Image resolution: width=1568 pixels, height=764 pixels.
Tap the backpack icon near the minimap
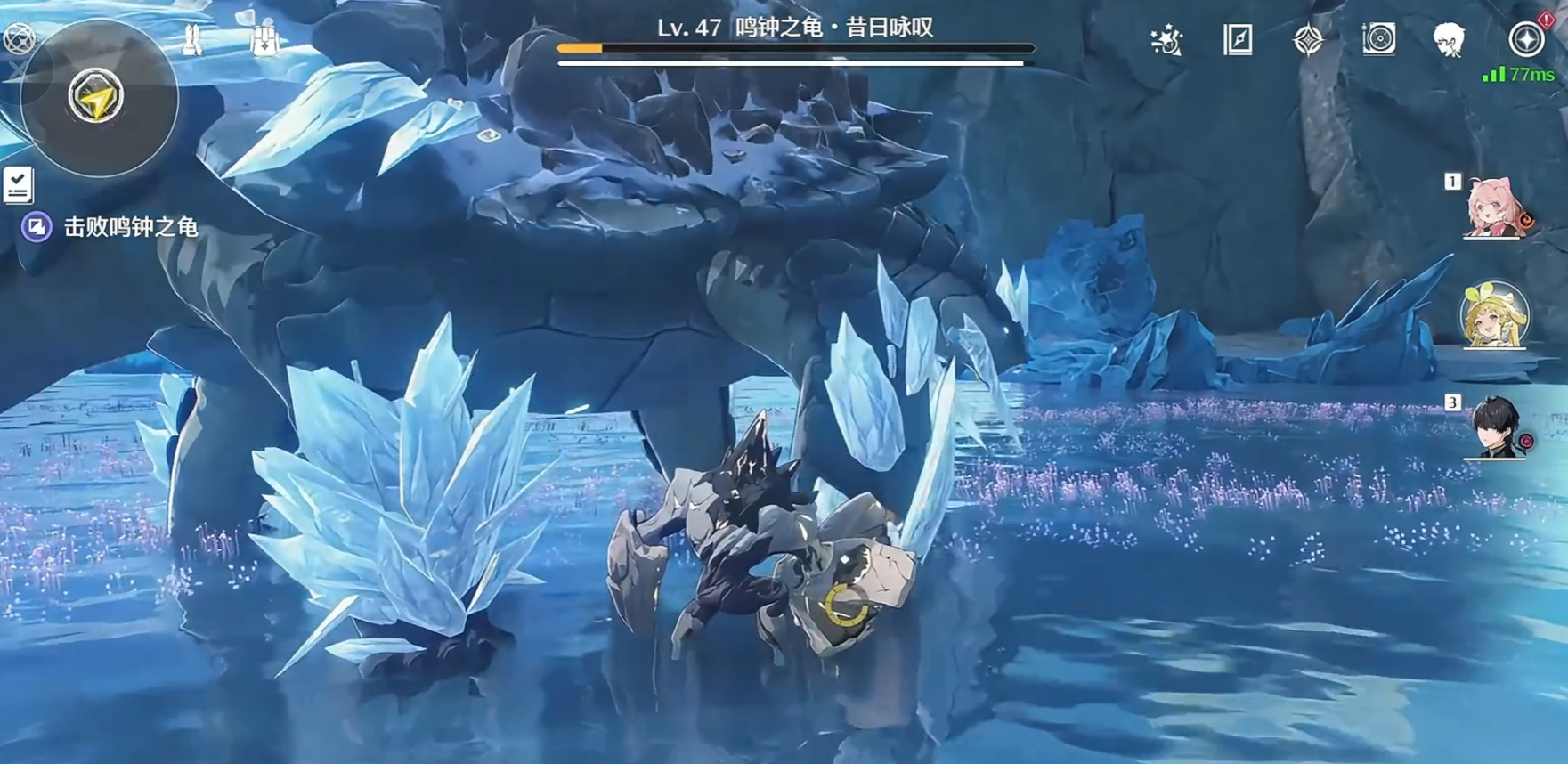pos(264,39)
